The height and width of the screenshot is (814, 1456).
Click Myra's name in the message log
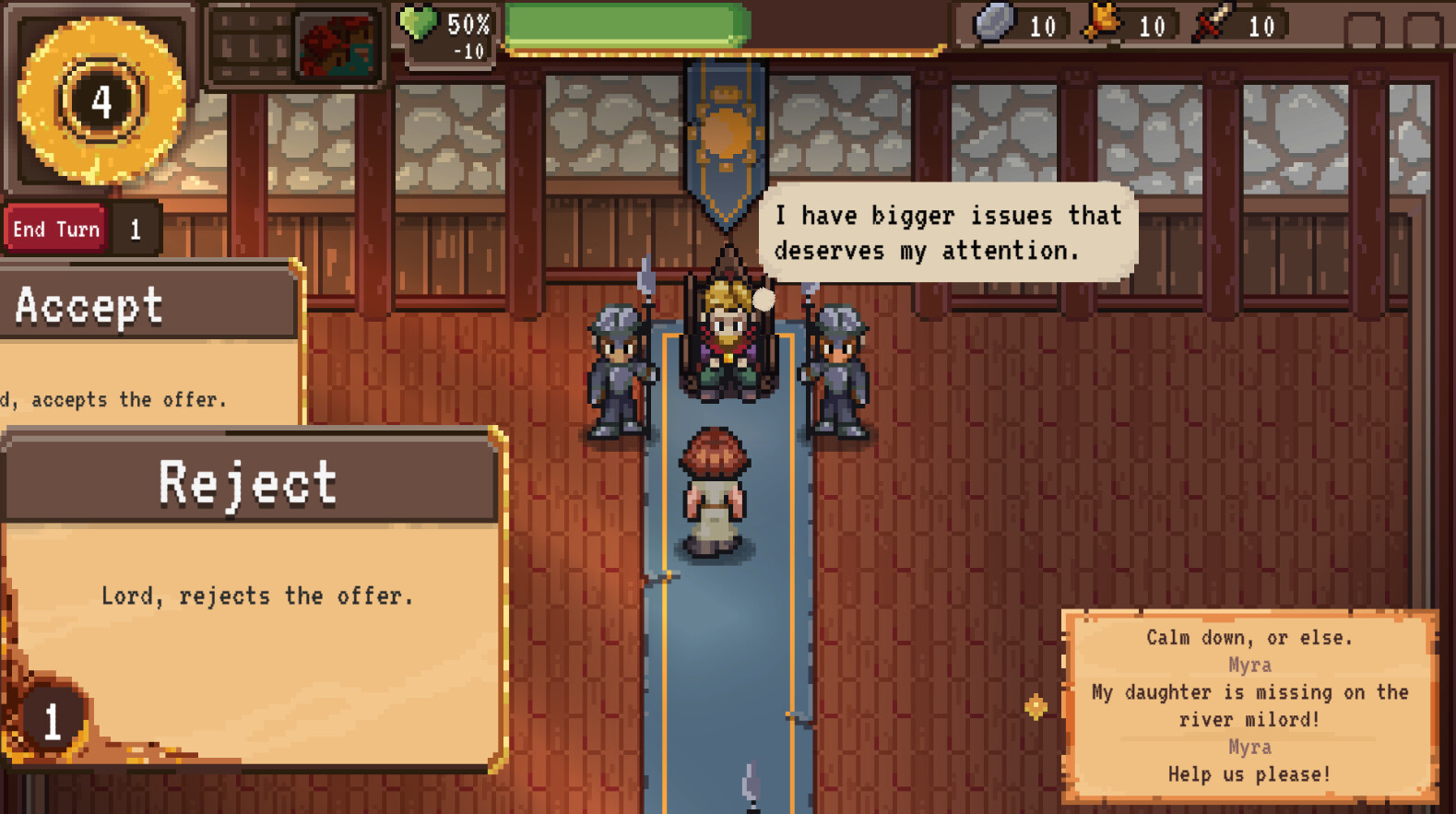tap(1249, 664)
